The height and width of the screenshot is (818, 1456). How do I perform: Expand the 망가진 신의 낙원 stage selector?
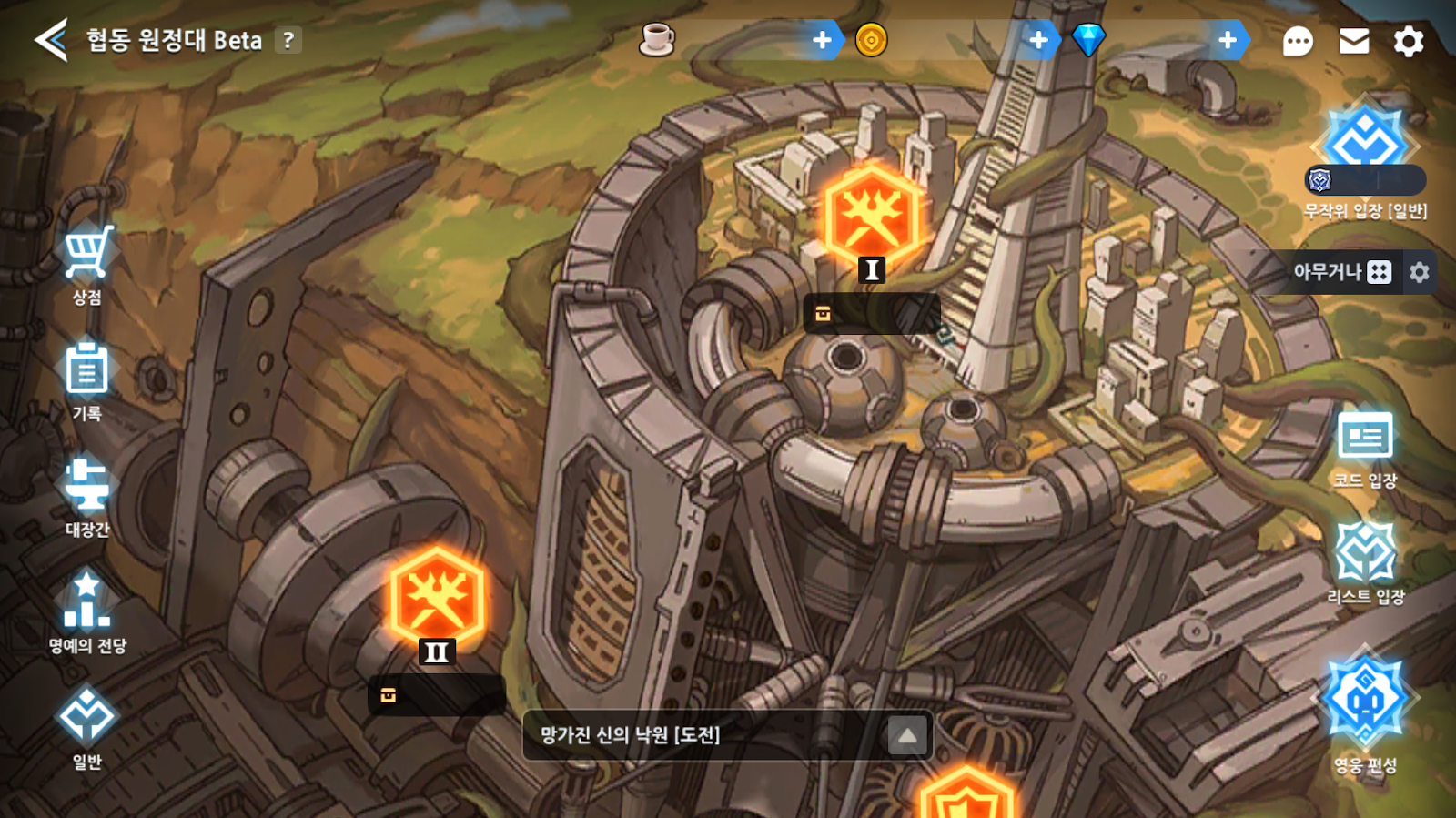pos(907,735)
